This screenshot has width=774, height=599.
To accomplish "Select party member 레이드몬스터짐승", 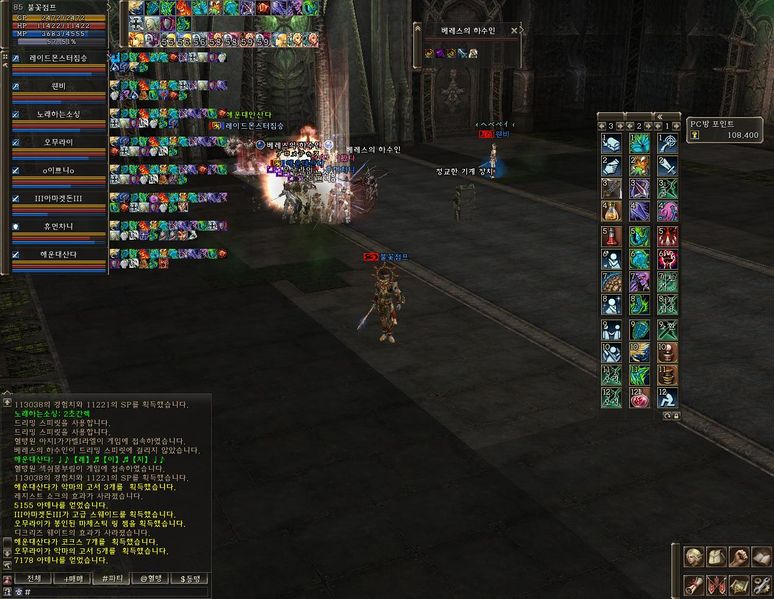I will click(57, 58).
